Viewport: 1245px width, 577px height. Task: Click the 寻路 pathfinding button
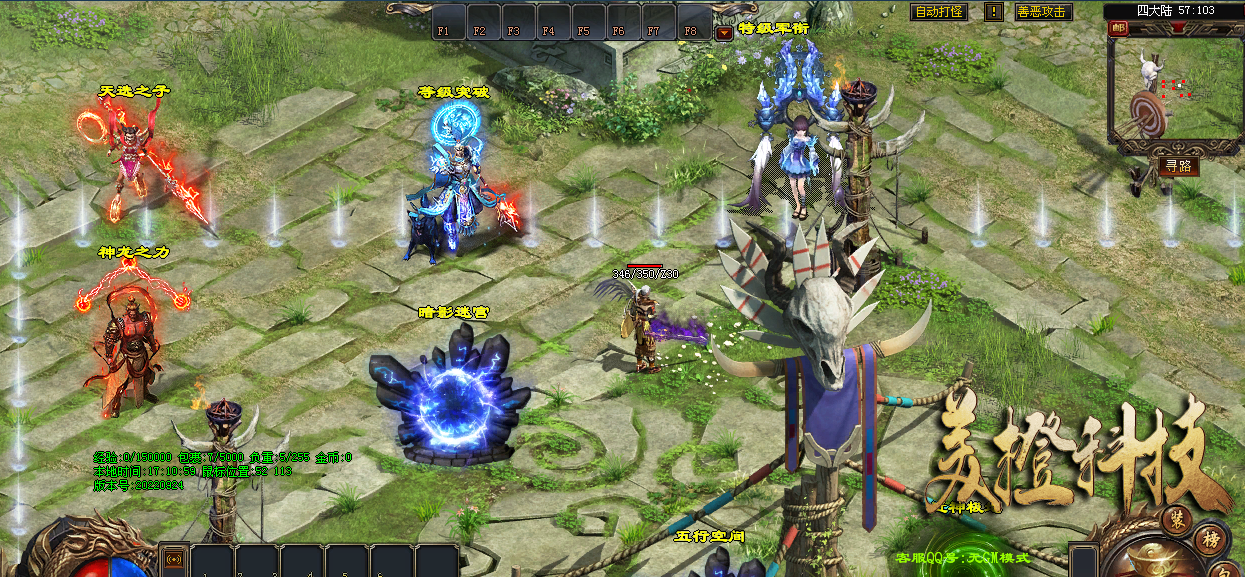(1179, 166)
